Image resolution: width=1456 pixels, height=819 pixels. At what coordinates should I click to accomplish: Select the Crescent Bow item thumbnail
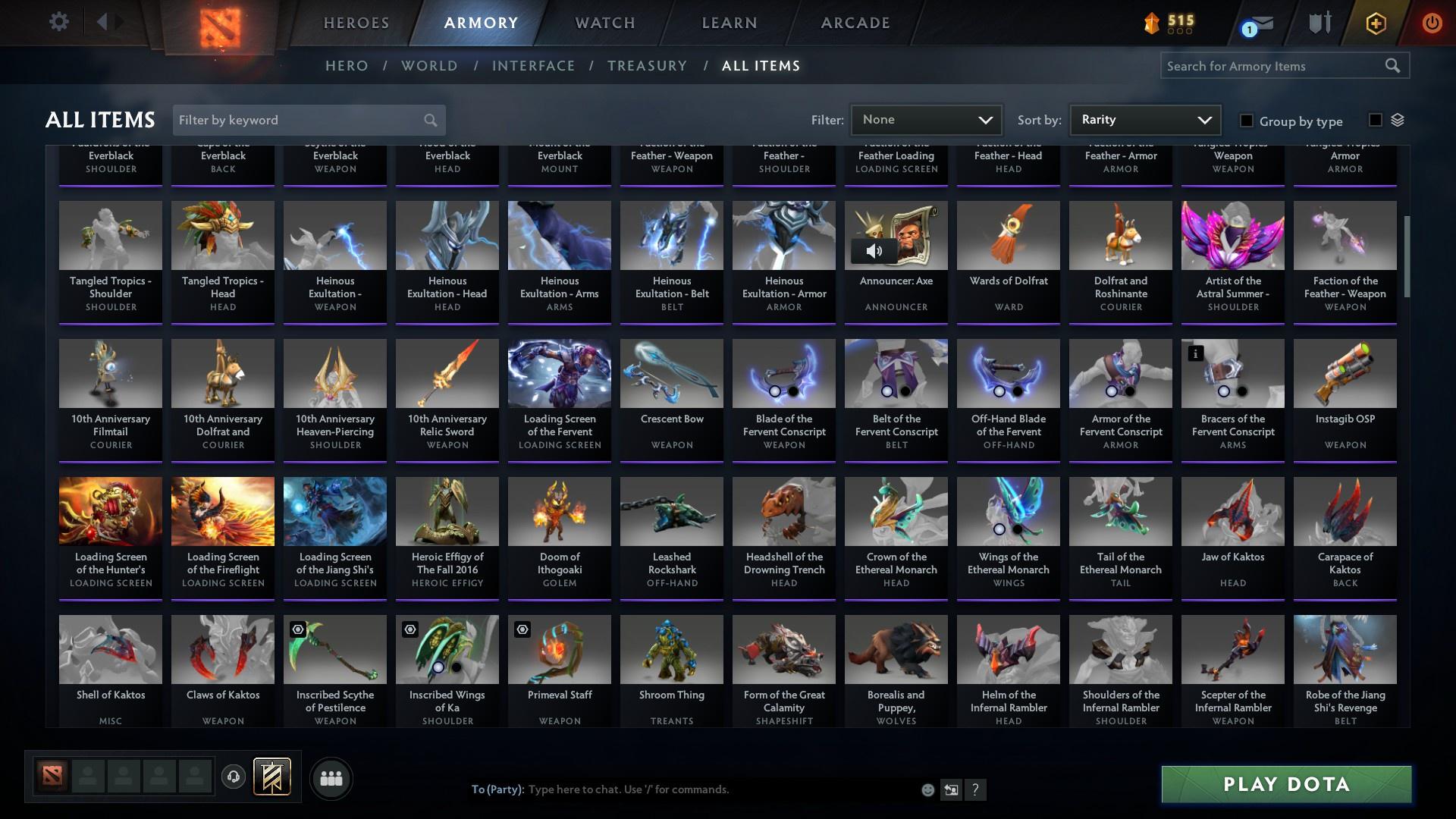pyautogui.click(x=671, y=373)
